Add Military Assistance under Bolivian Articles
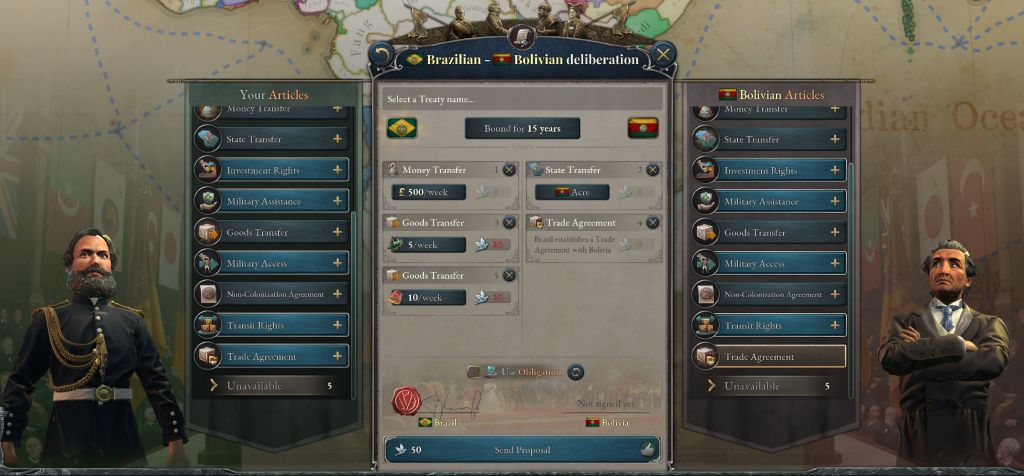The image size is (1024, 476). pos(835,201)
